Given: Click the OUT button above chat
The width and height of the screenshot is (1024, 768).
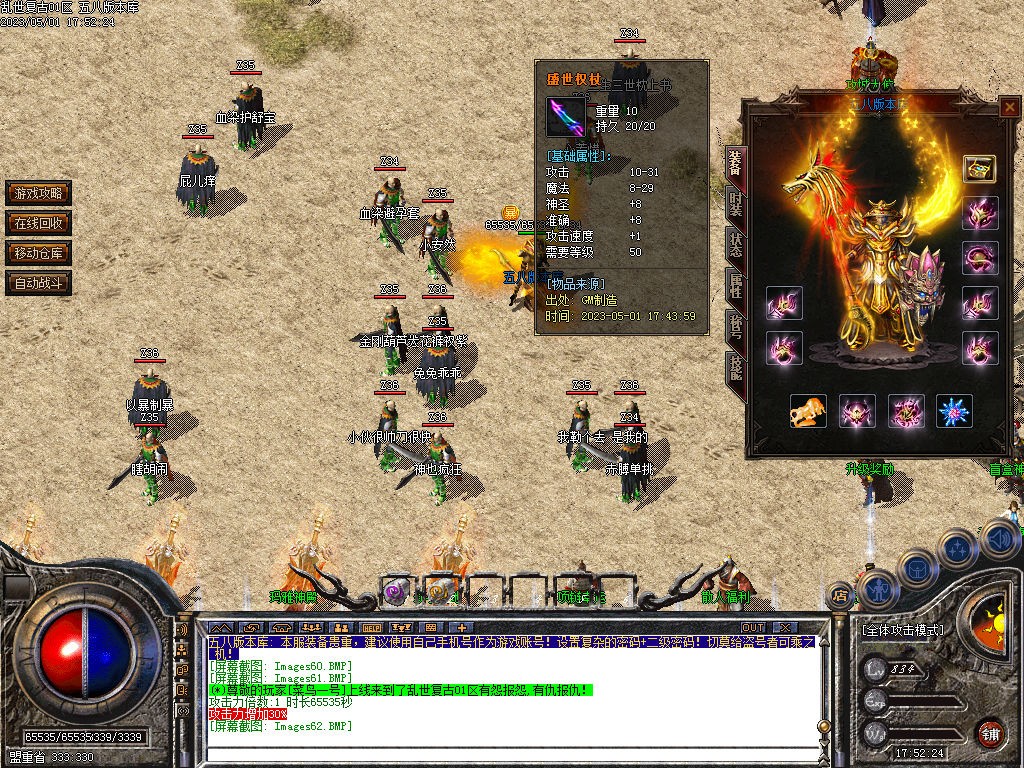Looking at the screenshot, I should click(x=753, y=628).
